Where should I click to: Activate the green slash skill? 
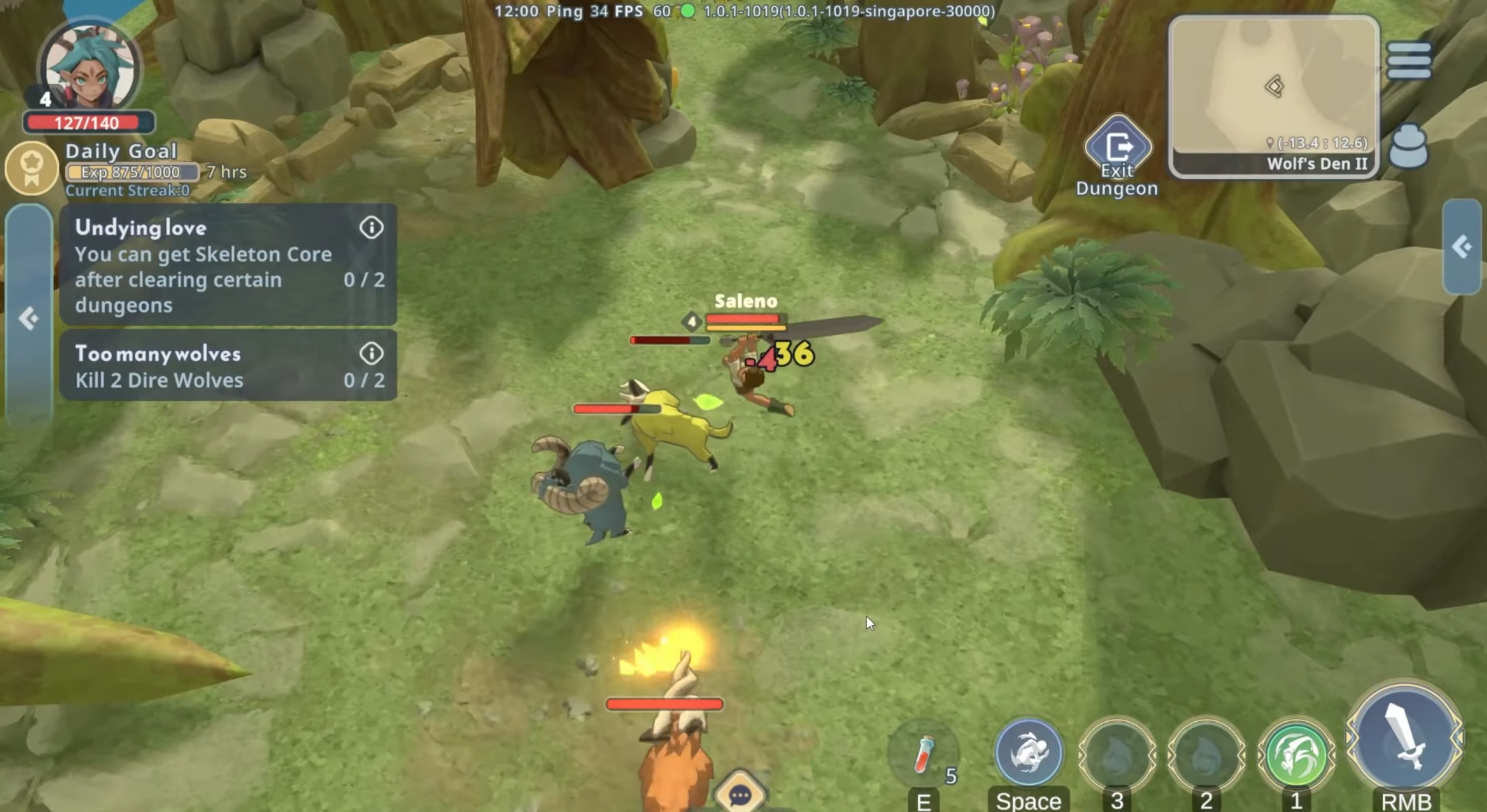tap(1296, 755)
